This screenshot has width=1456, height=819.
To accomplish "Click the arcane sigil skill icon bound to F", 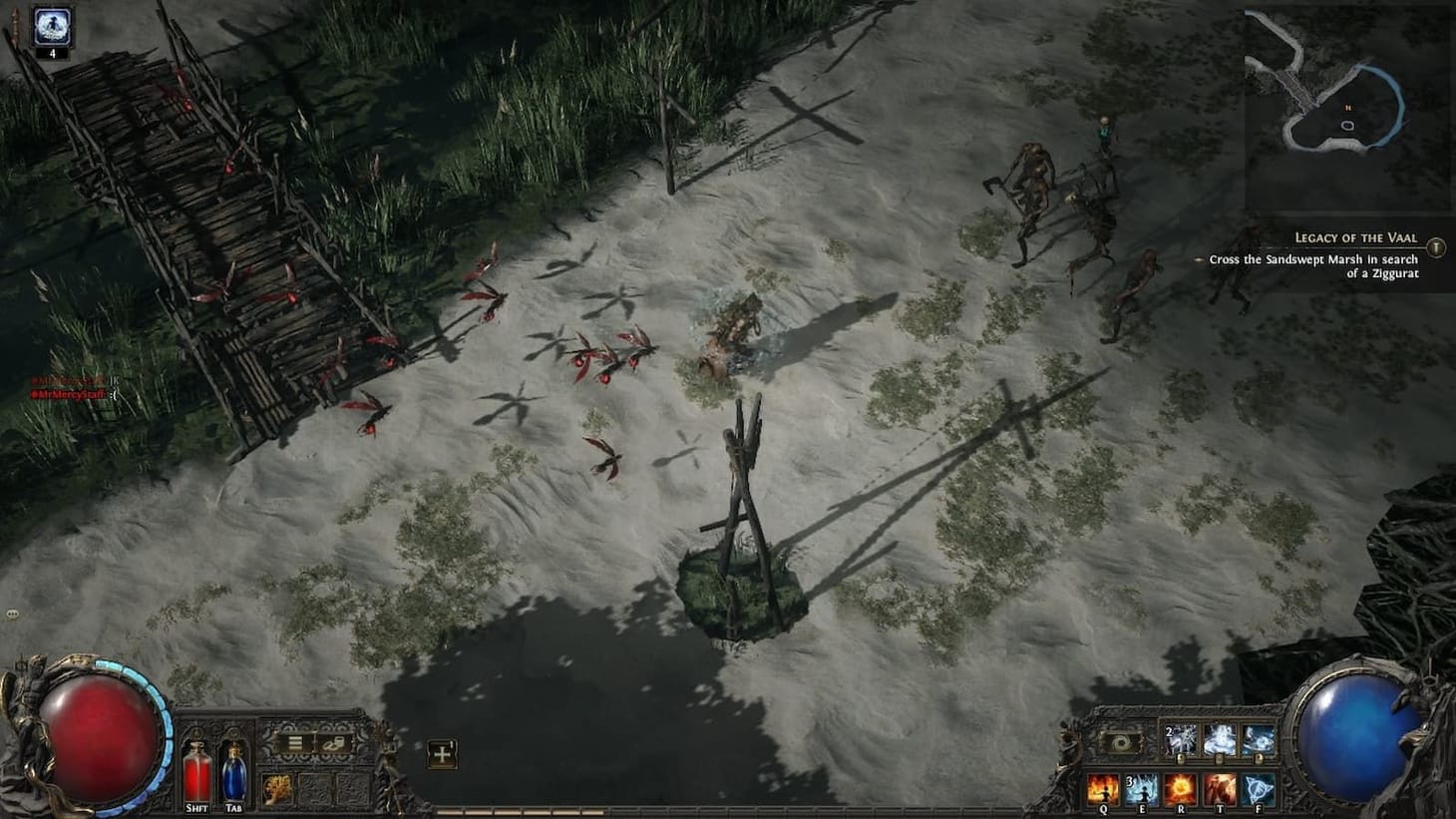I will [x=1258, y=789].
